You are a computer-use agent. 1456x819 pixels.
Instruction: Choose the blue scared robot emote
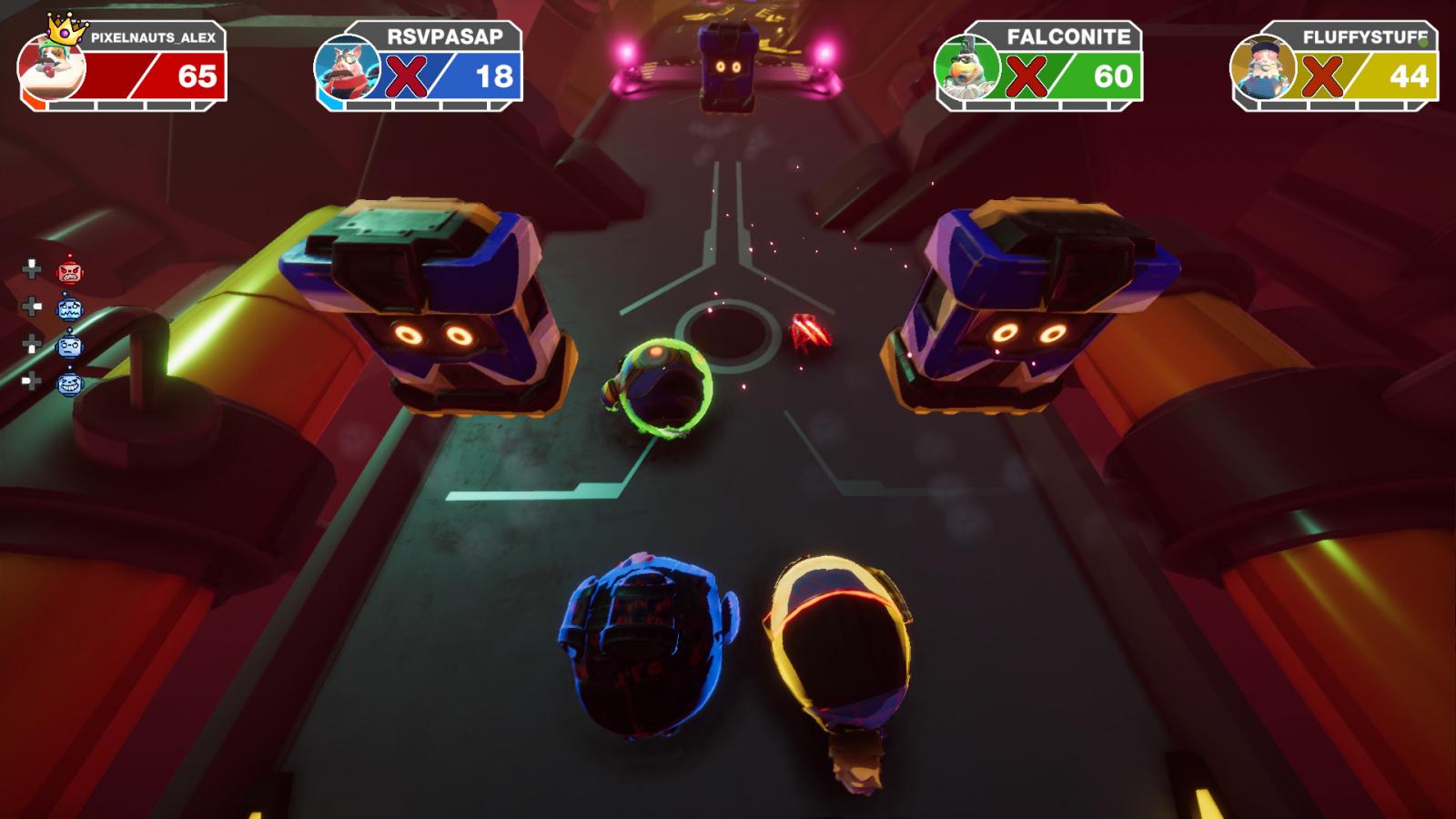coord(70,309)
